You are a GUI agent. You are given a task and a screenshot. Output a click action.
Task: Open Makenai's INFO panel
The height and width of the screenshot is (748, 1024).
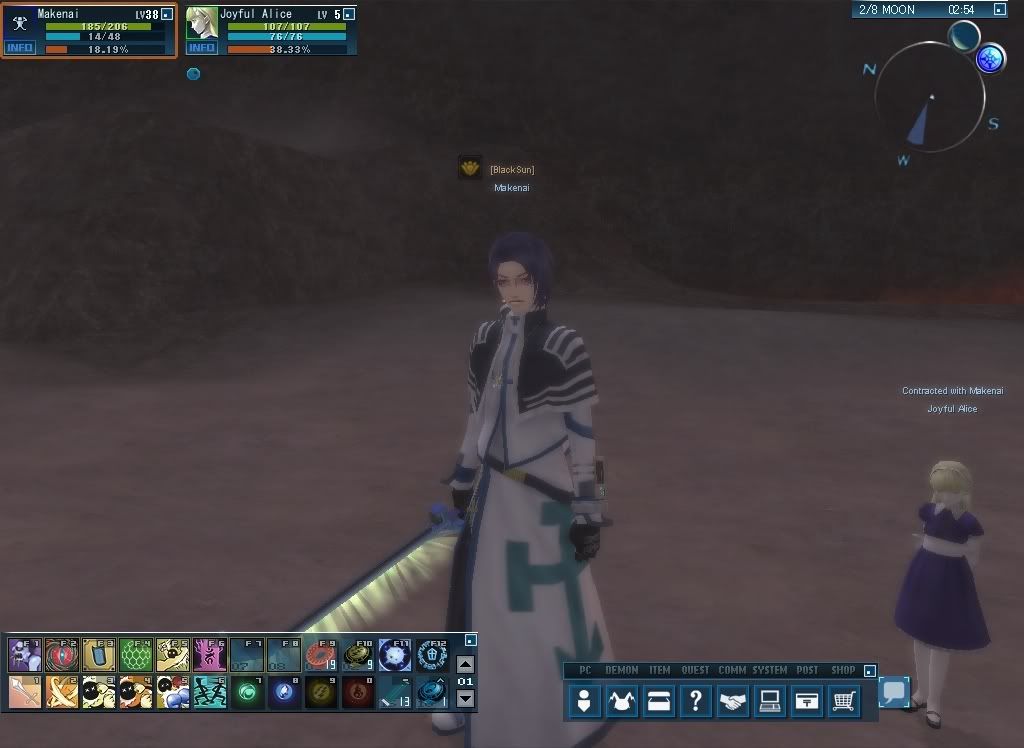click(20, 47)
